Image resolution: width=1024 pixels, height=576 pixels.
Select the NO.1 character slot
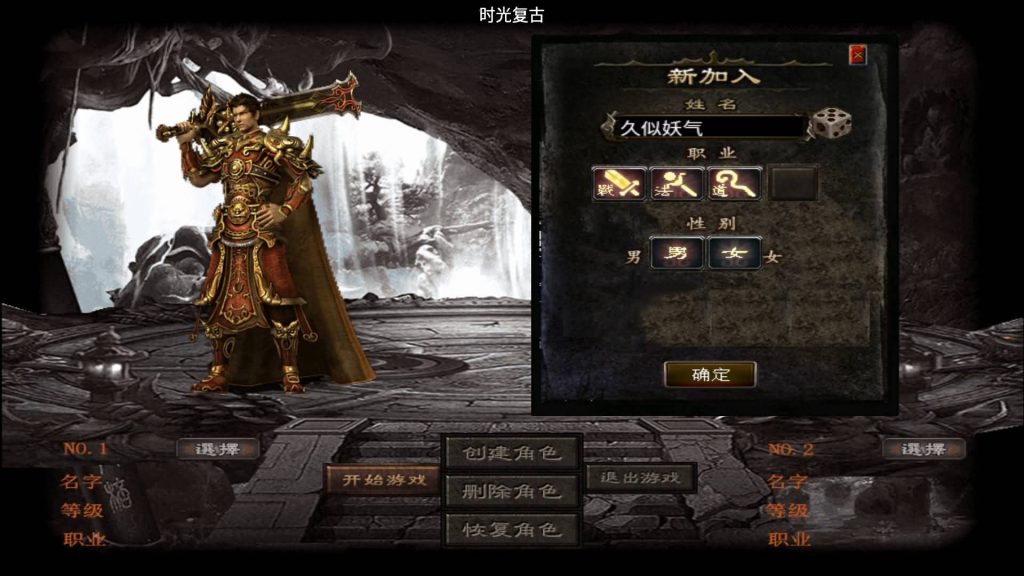pyautogui.click(x=217, y=449)
